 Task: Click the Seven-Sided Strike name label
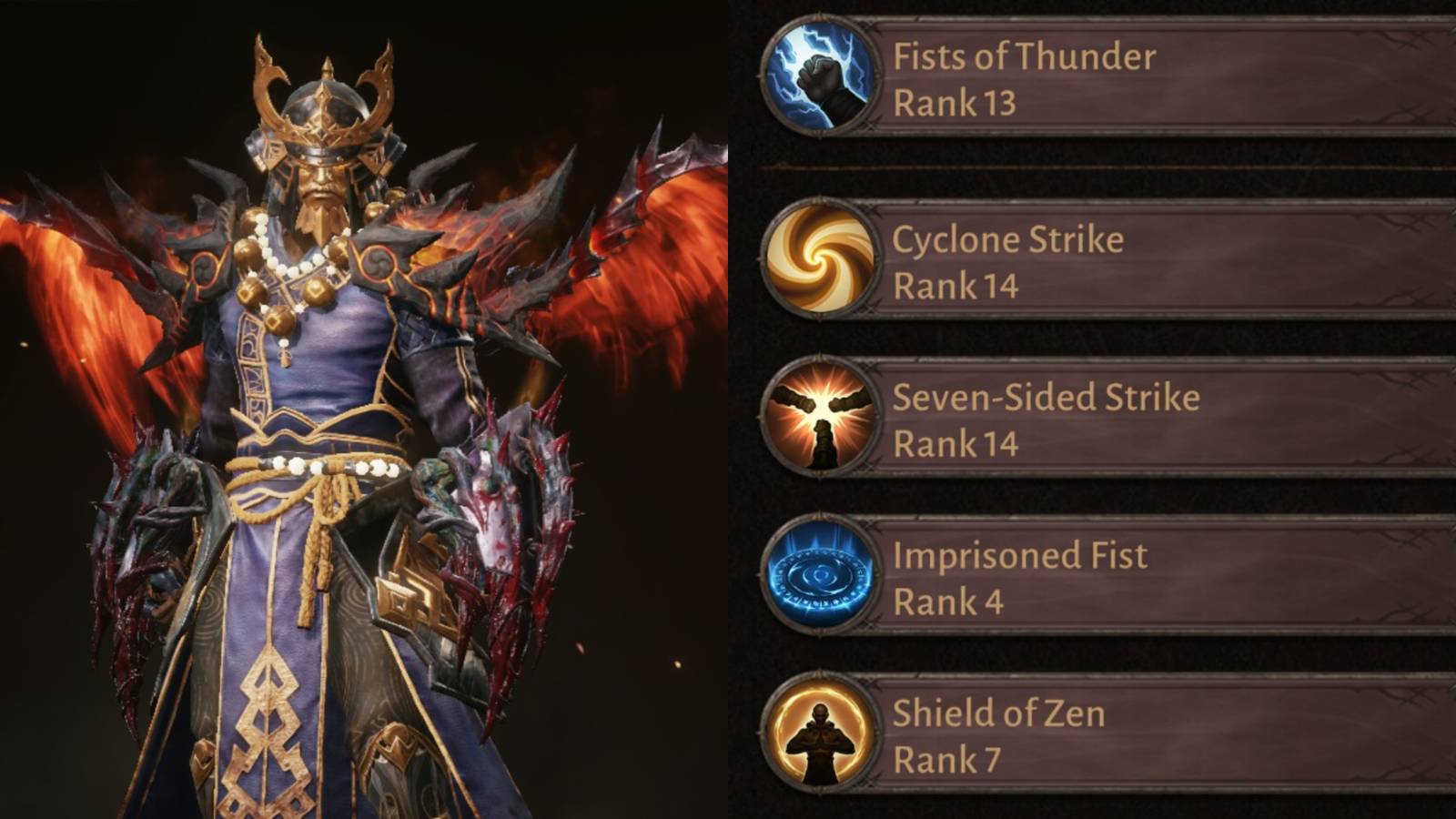tap(1045, 398)
